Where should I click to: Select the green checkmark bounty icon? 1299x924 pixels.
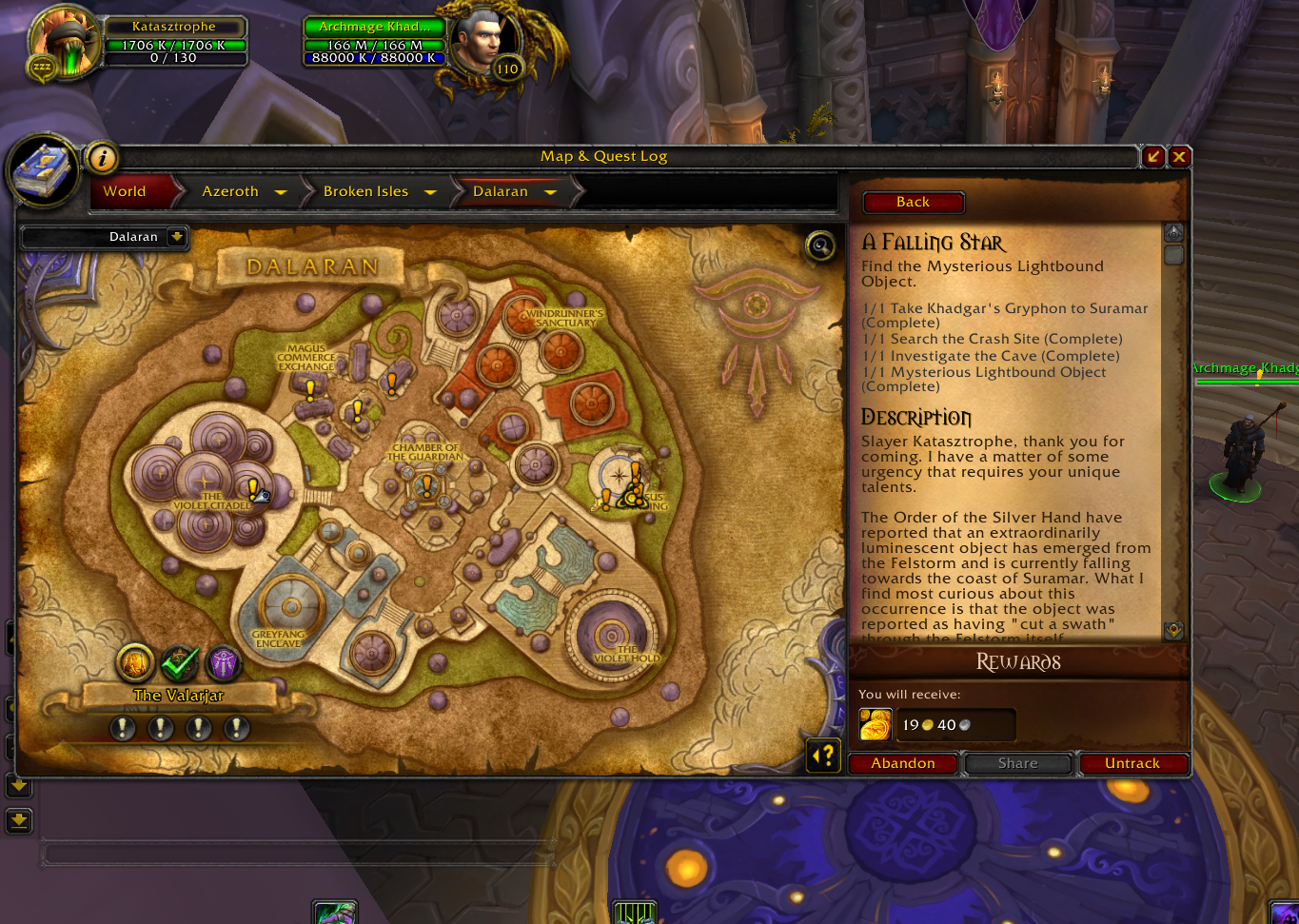pyautogui.click(x=179, y=663)
